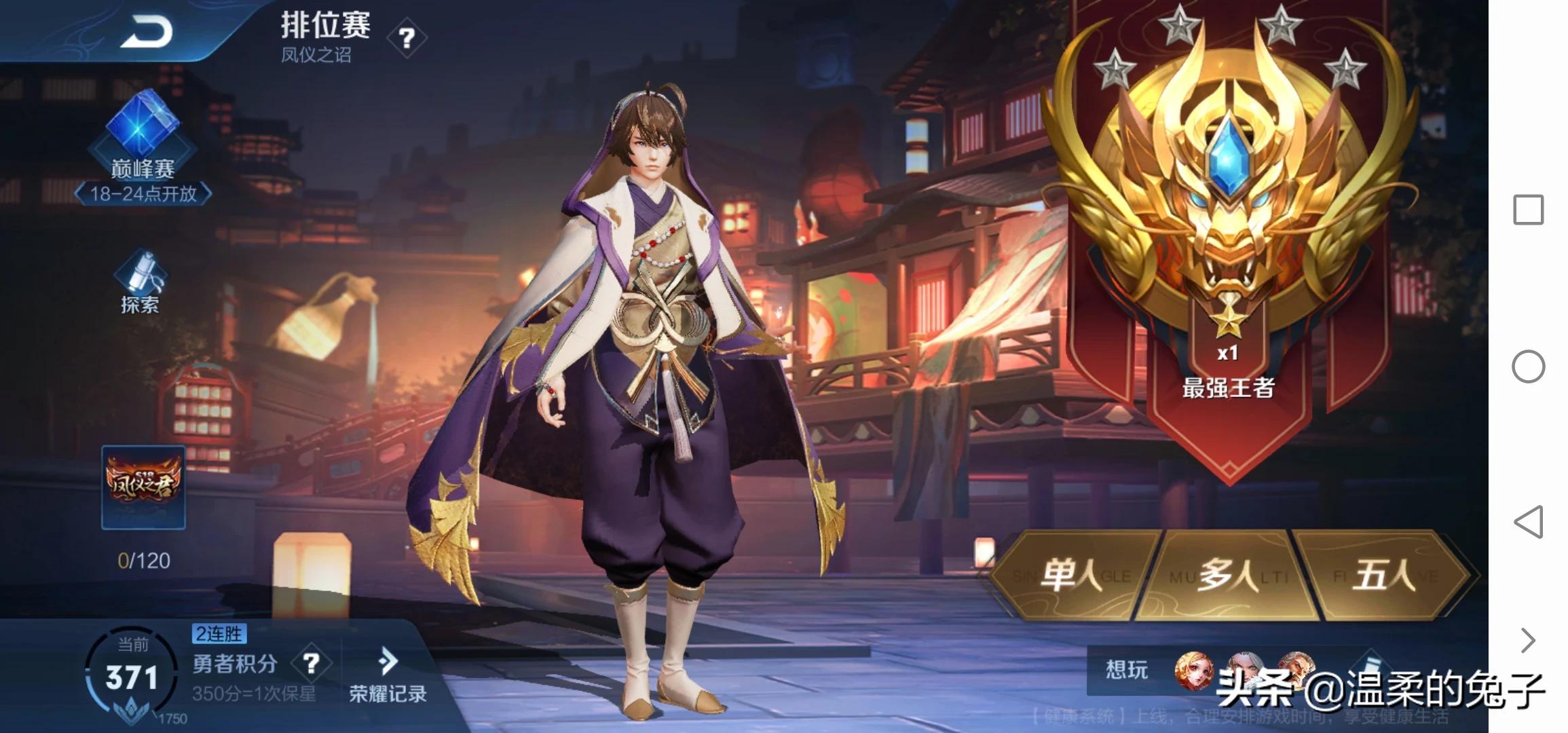Tap the Android recent apps square button

tap(1528, 210)
